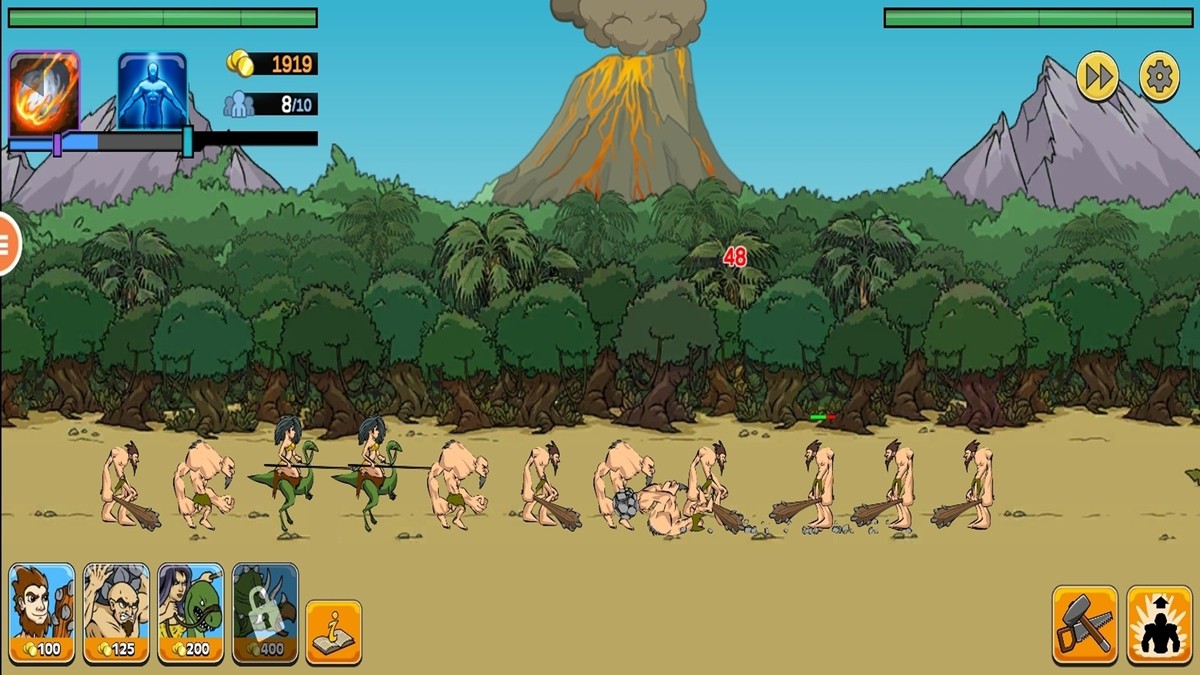Click the evolve to next age button
This screenshot has height=675, width=1200.
pyautogui.click(x=1159, y=624)
